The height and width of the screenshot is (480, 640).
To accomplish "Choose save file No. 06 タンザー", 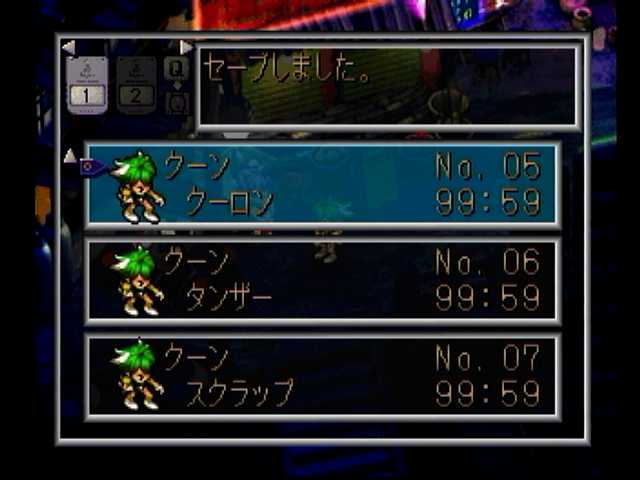I will pyautogui.click(x=323, y=280).
